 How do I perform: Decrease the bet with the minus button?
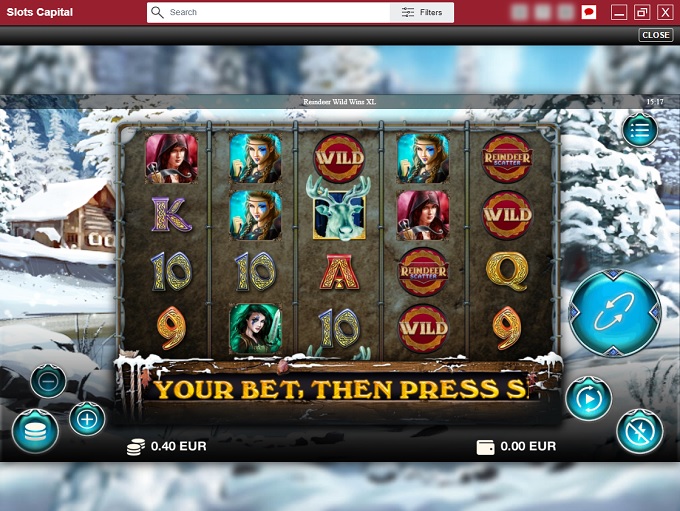[48, 381]
